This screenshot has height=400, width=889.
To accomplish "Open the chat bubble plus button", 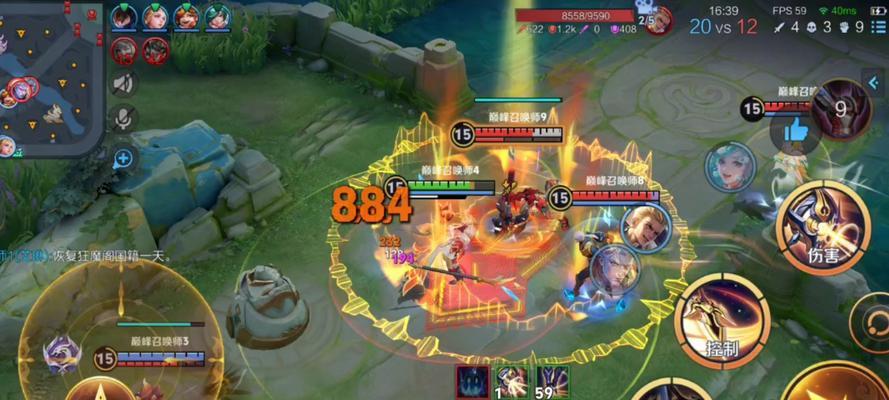I will tap(124, 156).
